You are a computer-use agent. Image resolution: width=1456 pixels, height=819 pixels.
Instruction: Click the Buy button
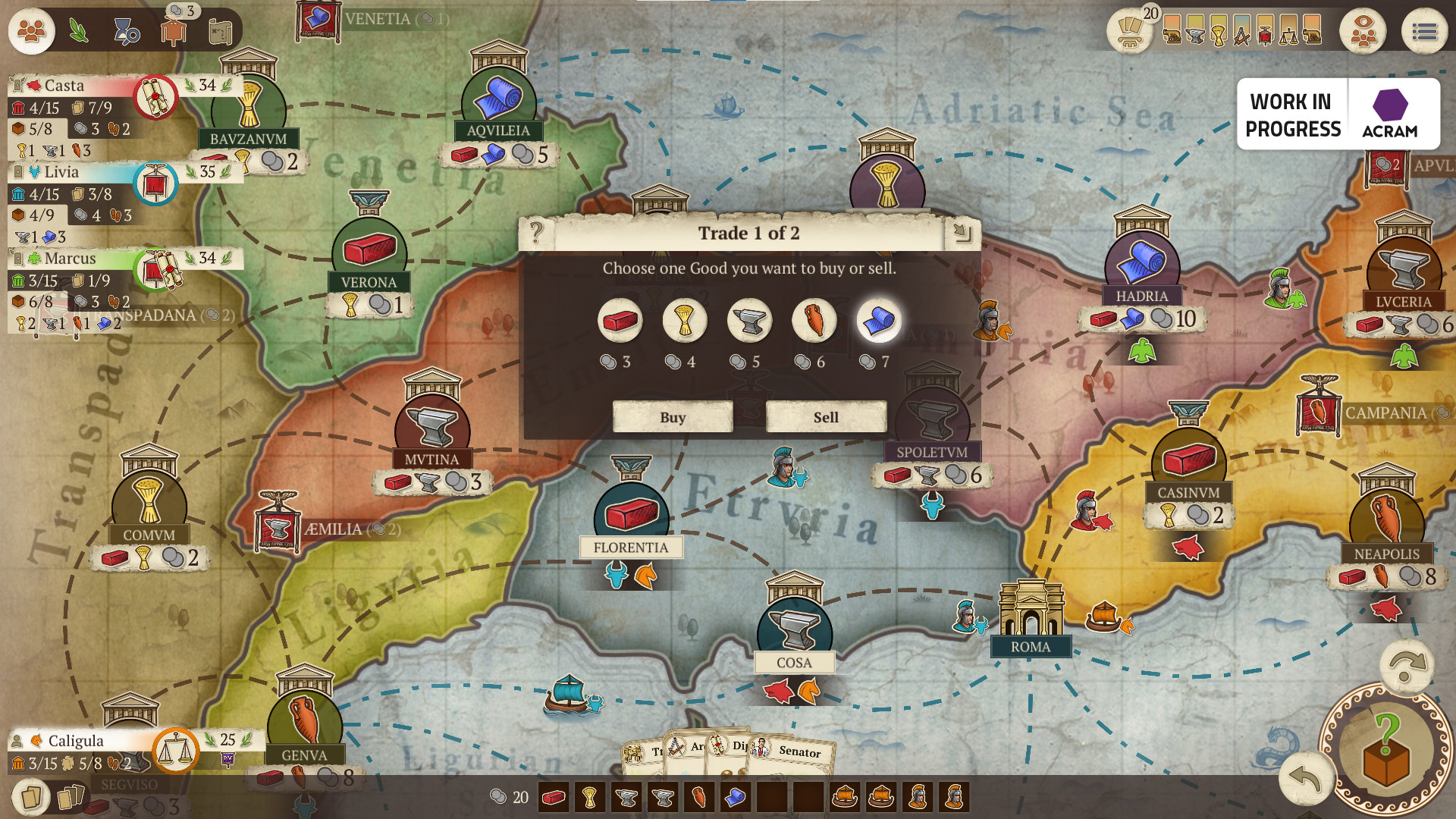tap(673, 417)
